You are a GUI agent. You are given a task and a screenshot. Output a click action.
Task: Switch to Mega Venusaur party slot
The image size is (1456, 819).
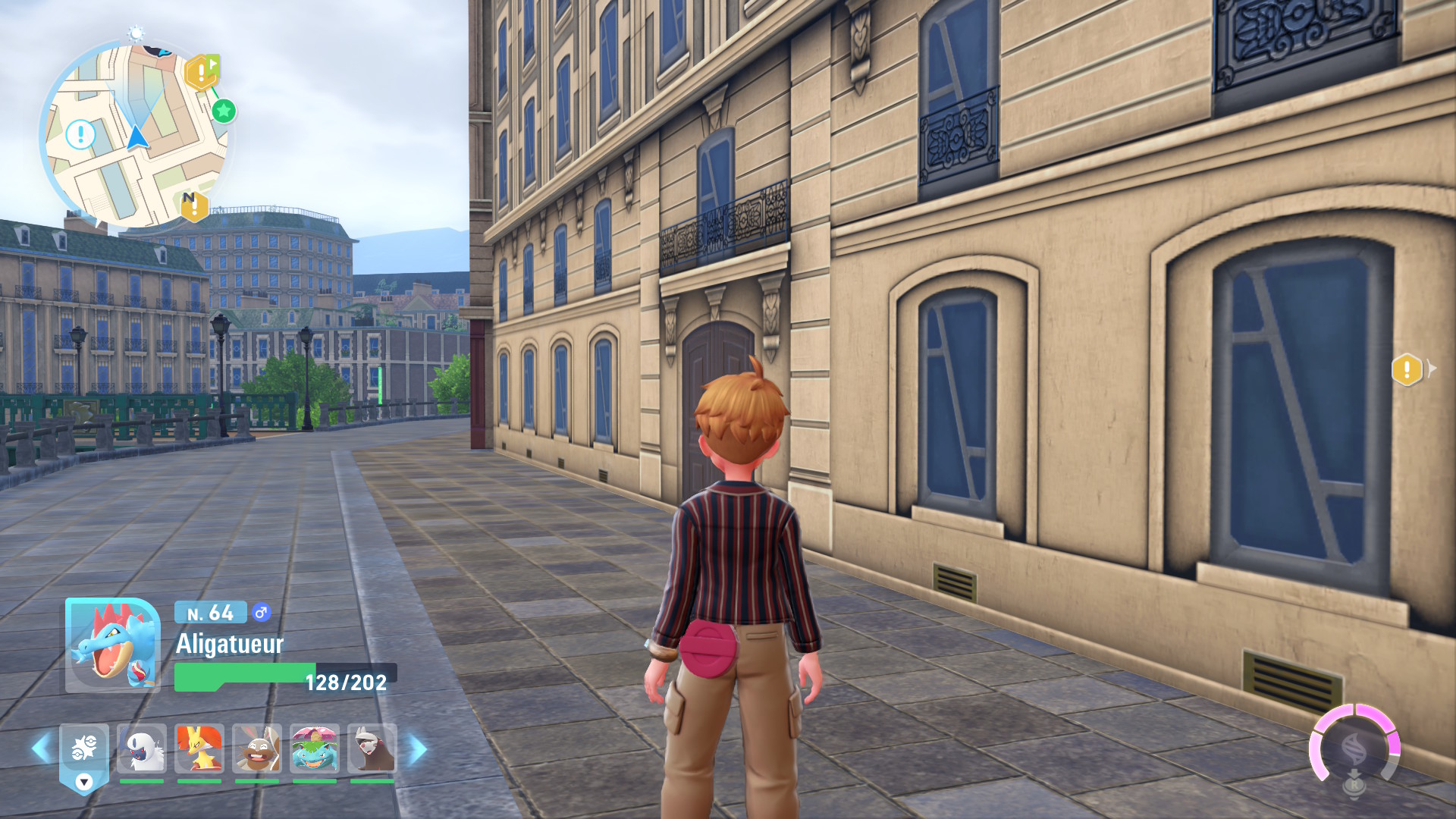pos(315,749)
